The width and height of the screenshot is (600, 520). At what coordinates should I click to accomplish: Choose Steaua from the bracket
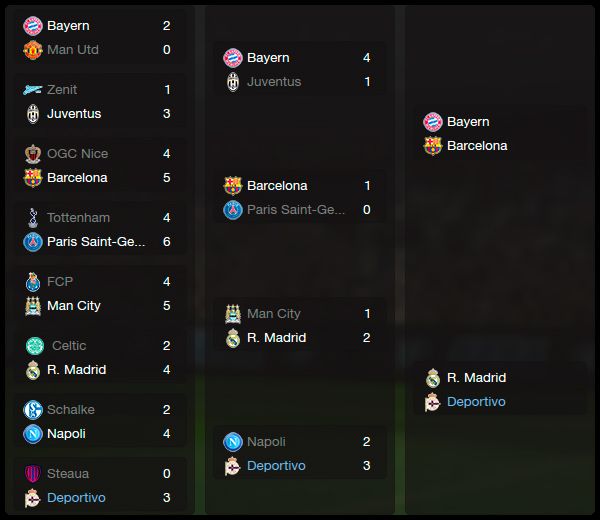click(x=67, y=474)
